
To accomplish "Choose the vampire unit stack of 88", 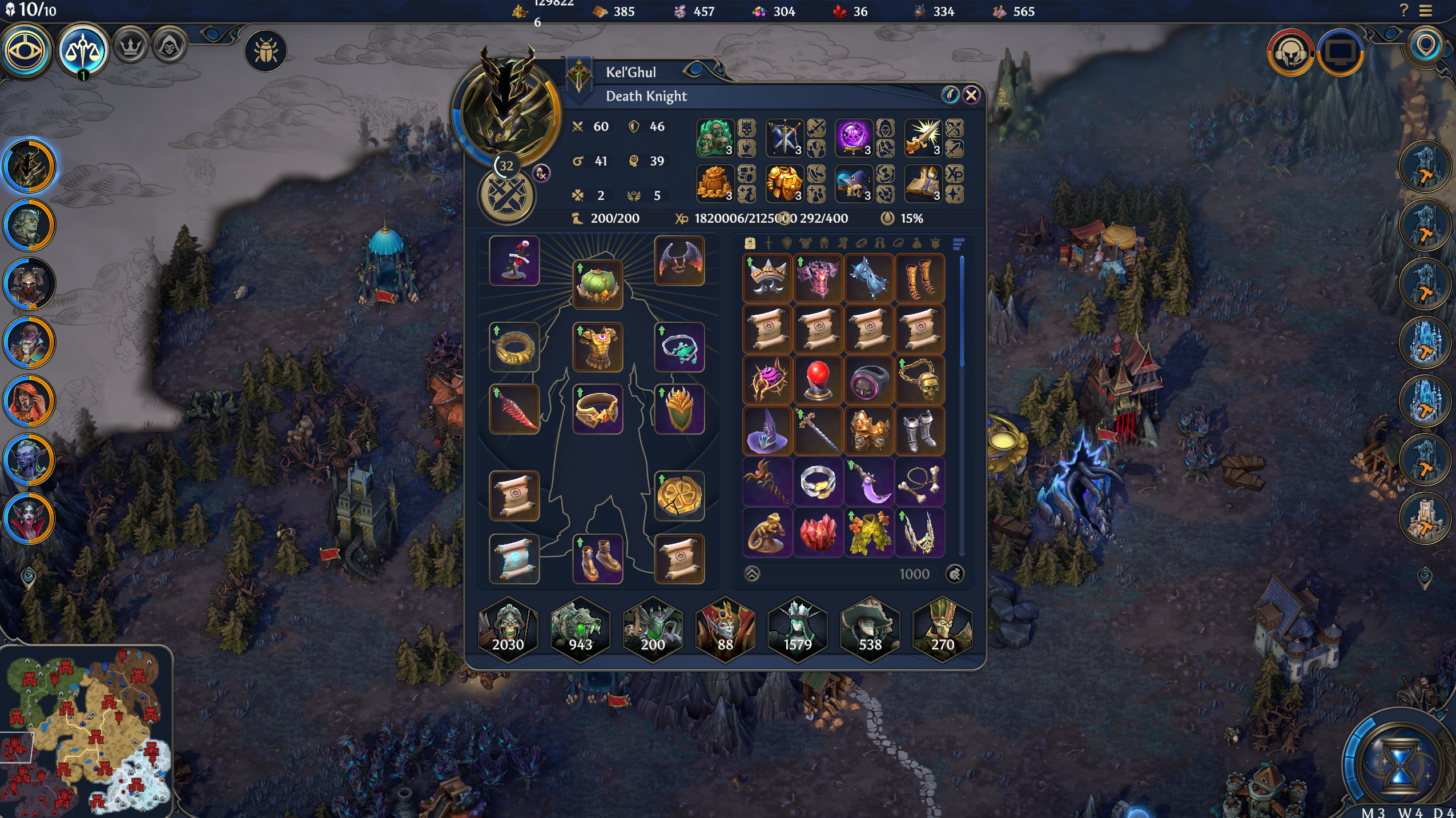I will coord(725,628).
